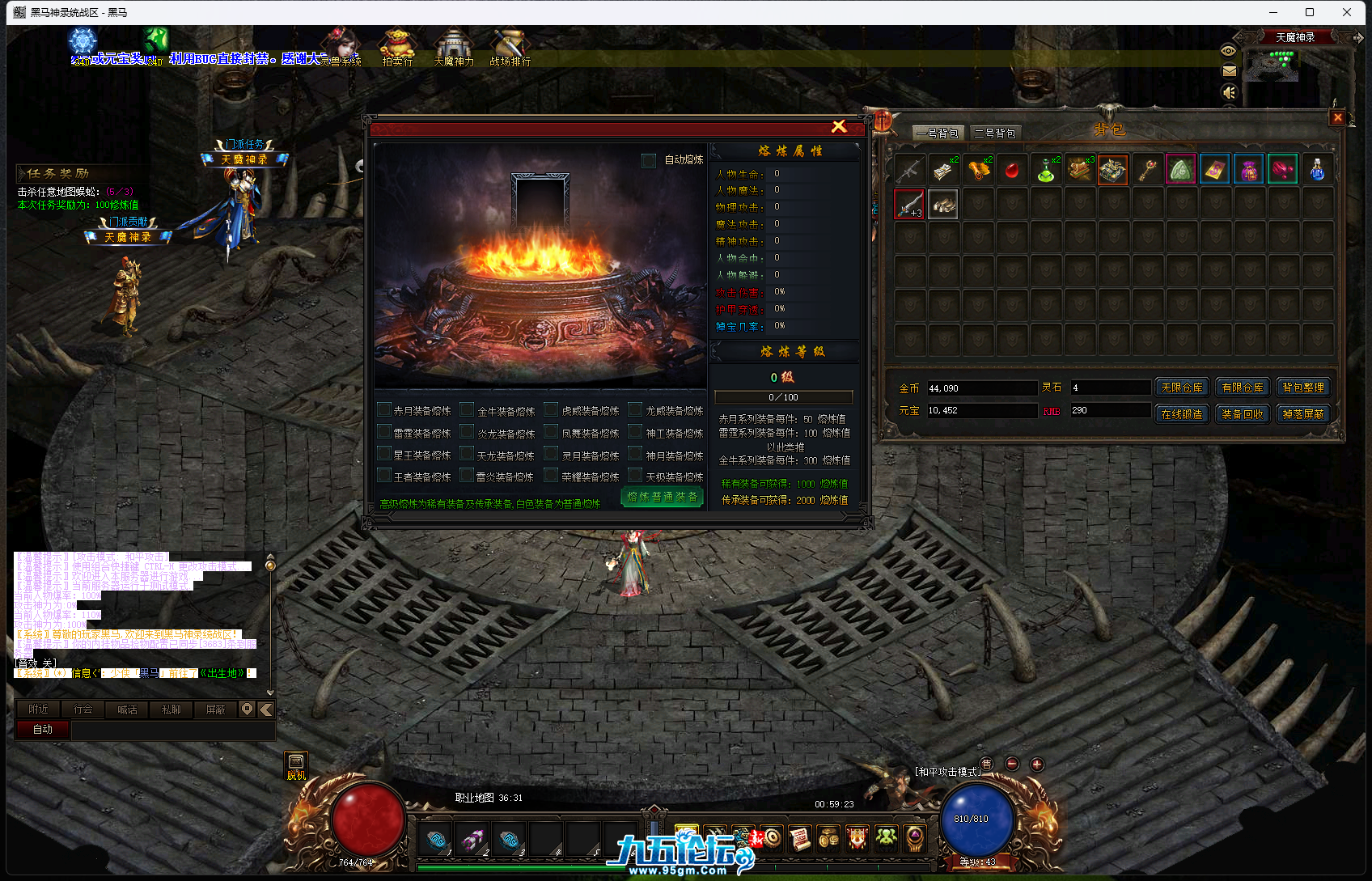Maximize the game window
1372x881 pixels.
[1310, 12]
